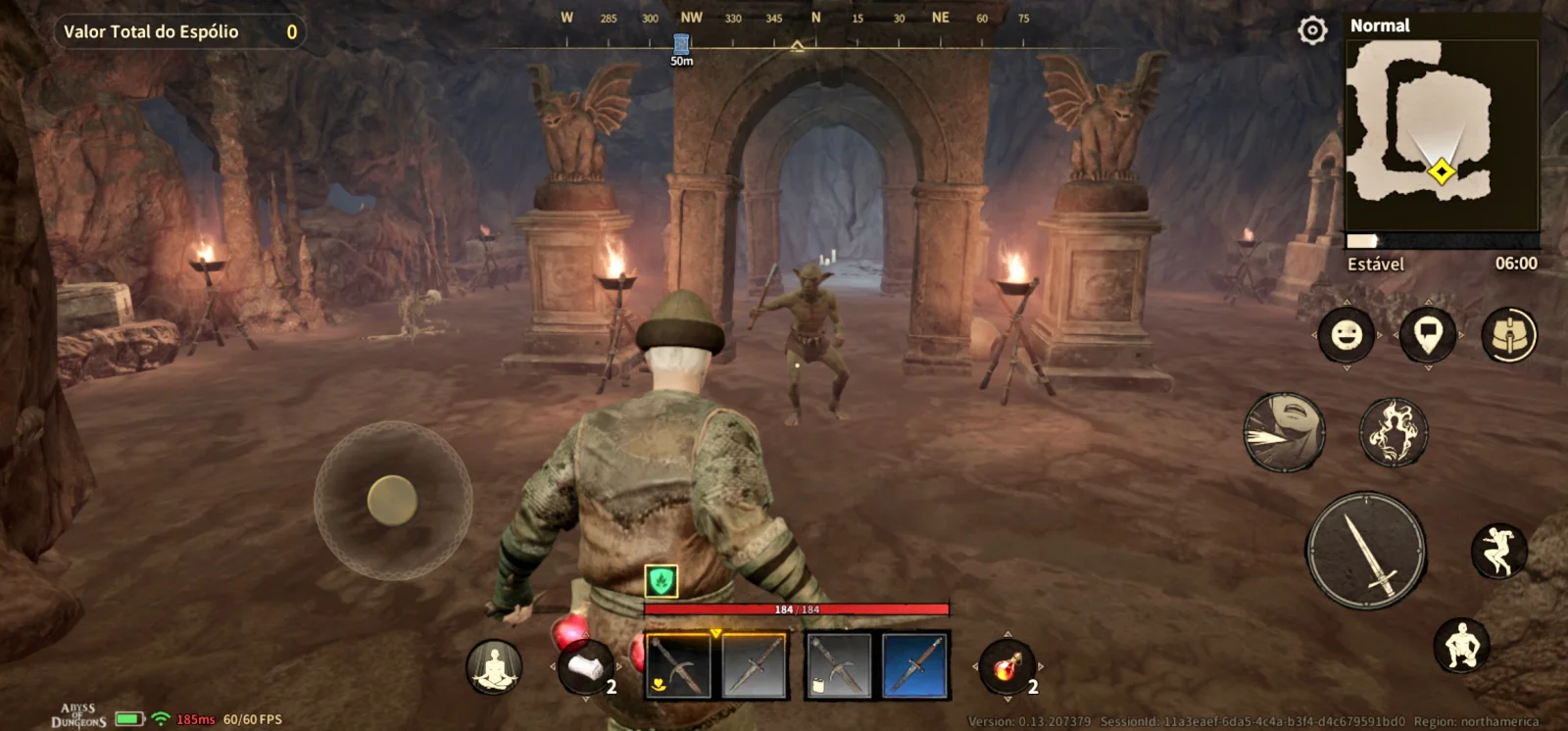Open the backpack inventory
This screenshot has width=1568, height=731.
[x=1509, y=335]
